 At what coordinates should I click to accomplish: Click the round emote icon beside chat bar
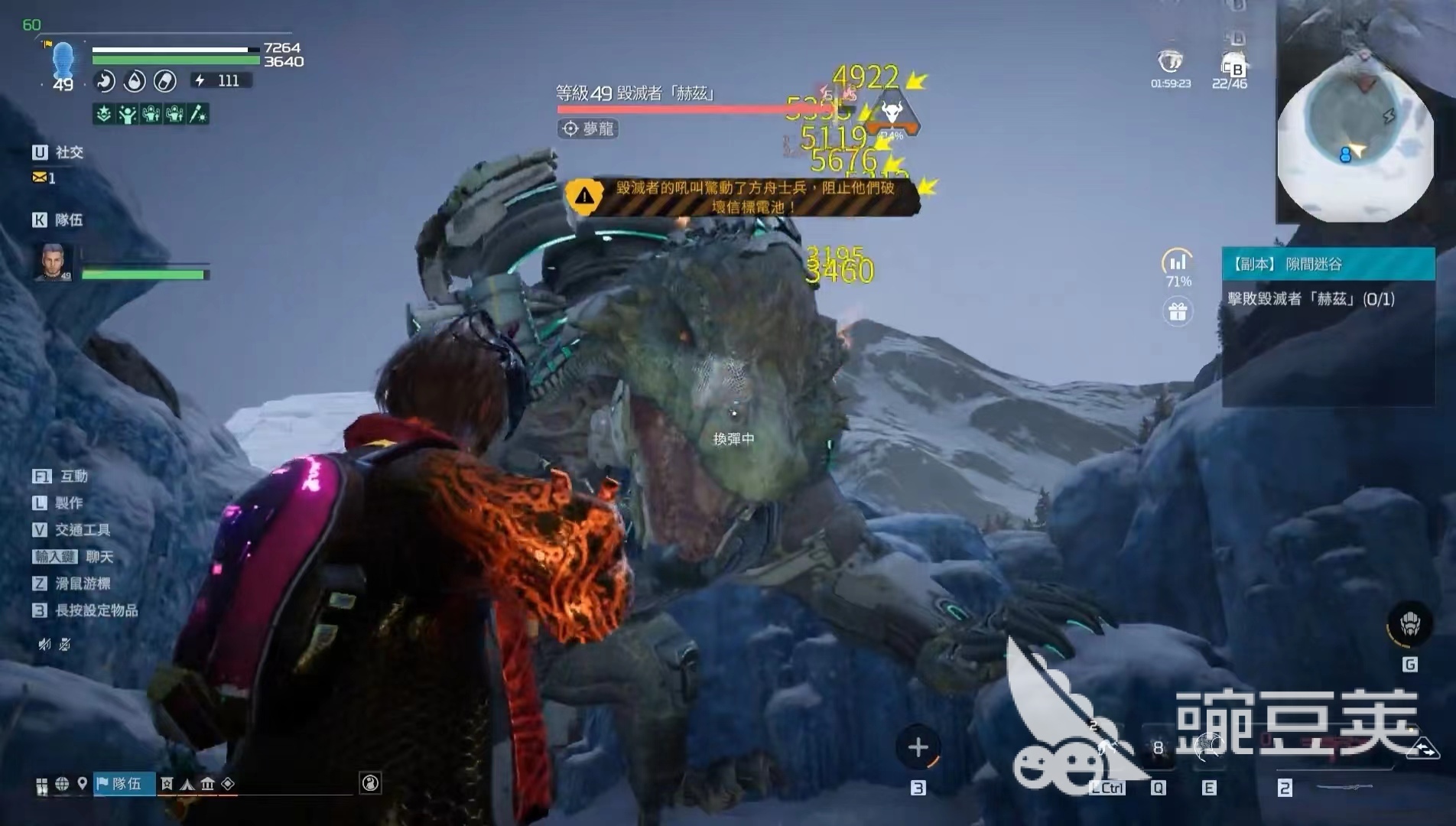(370, 782)
